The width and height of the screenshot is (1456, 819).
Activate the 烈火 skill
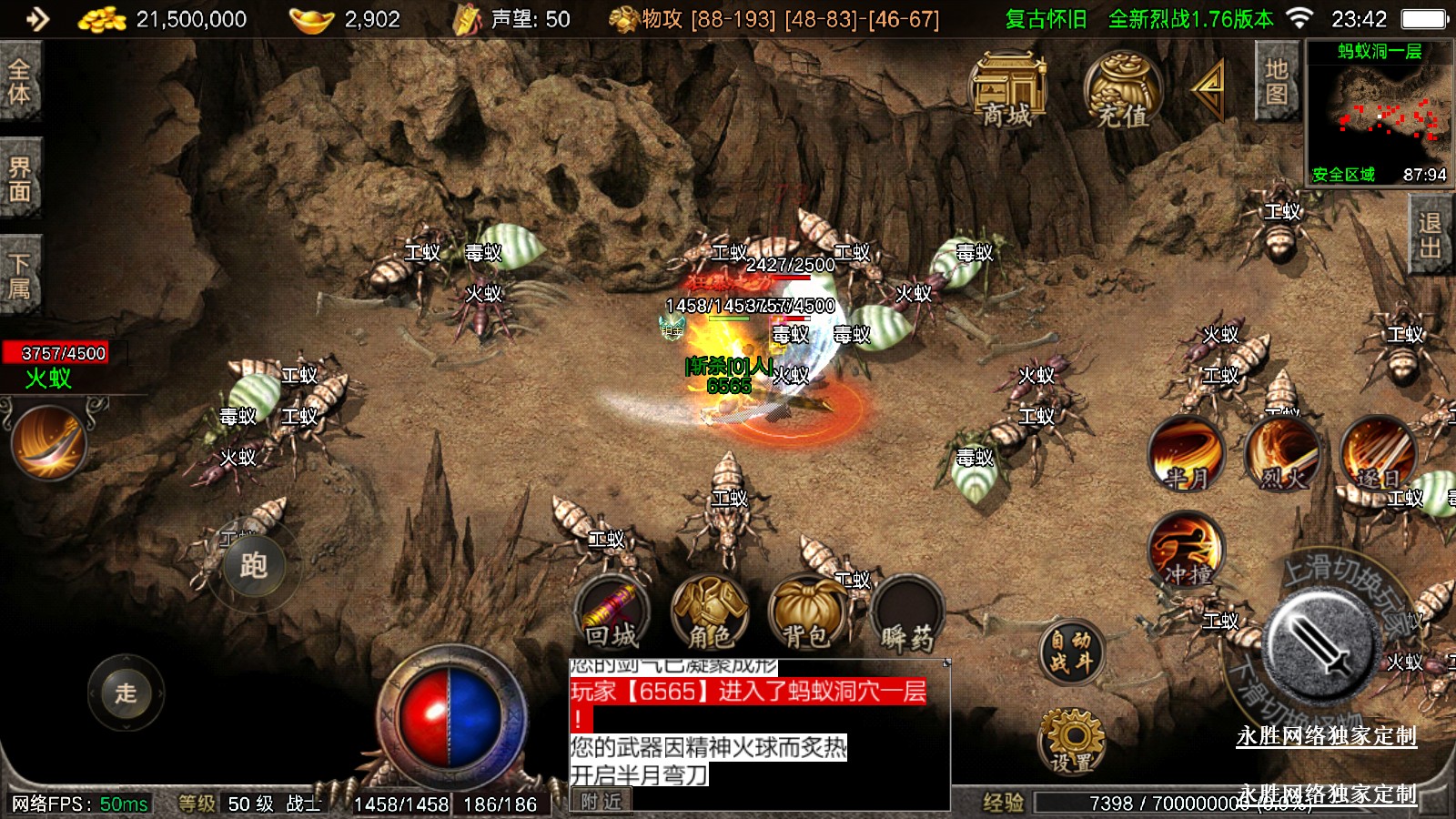(x=1282, y=452)
